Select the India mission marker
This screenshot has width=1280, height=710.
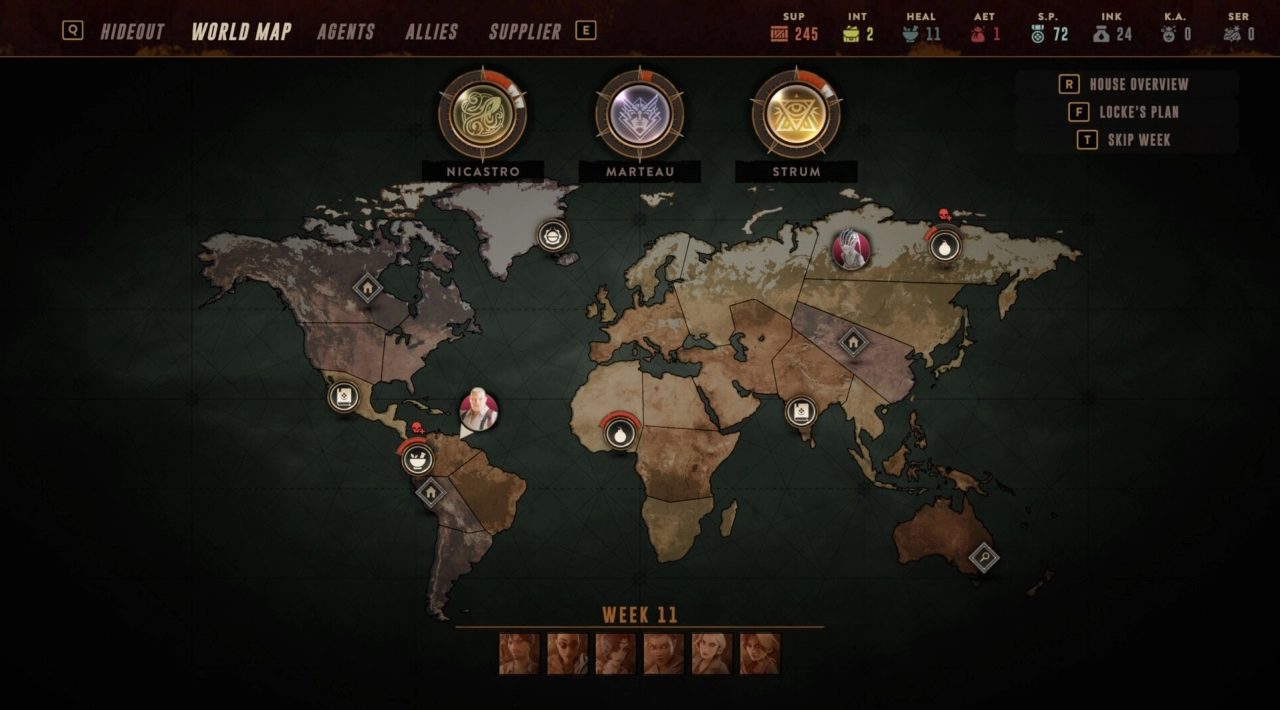(801, 410)
